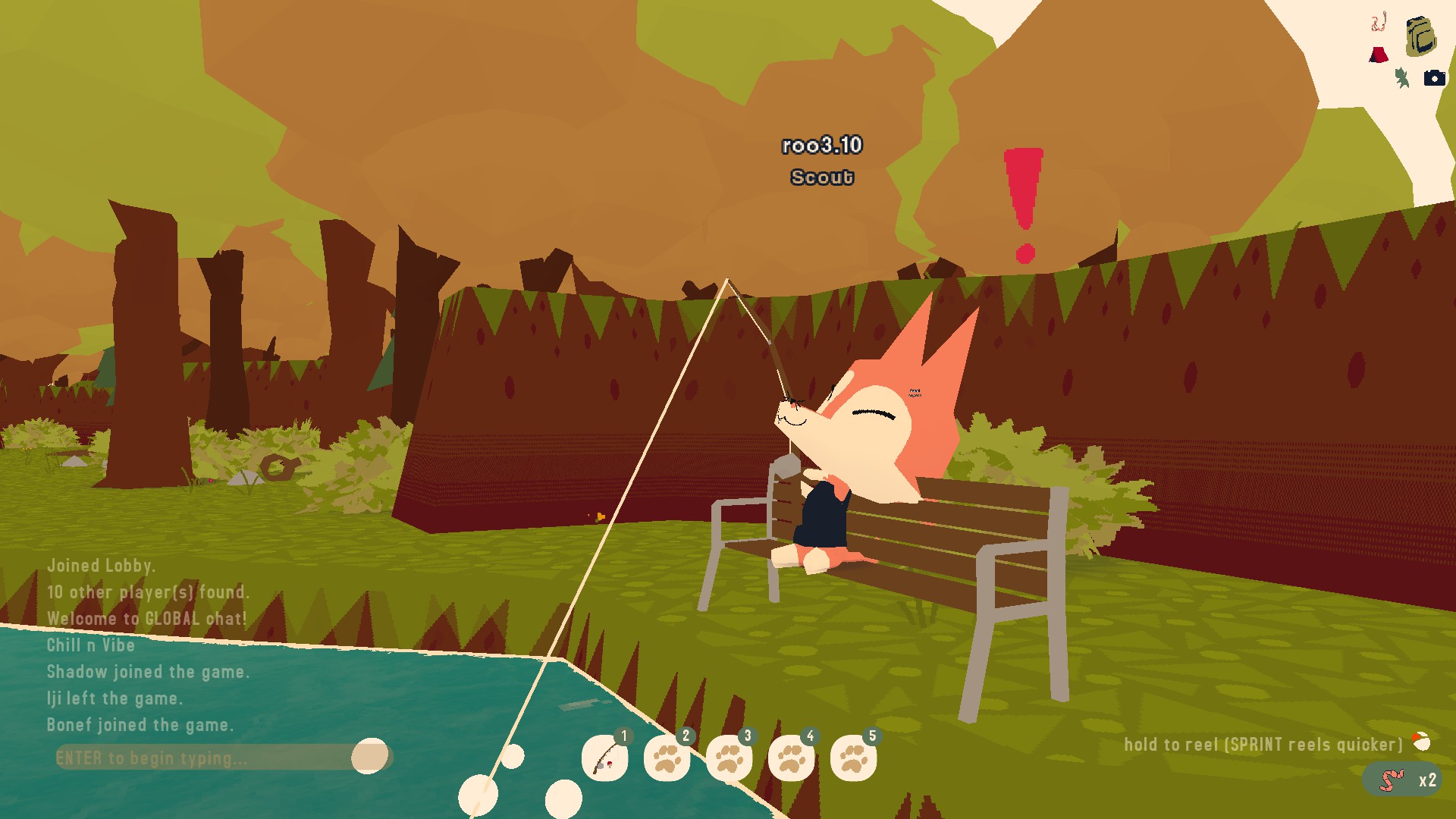Select hotbar slot number 5

[x=853, y=758]
